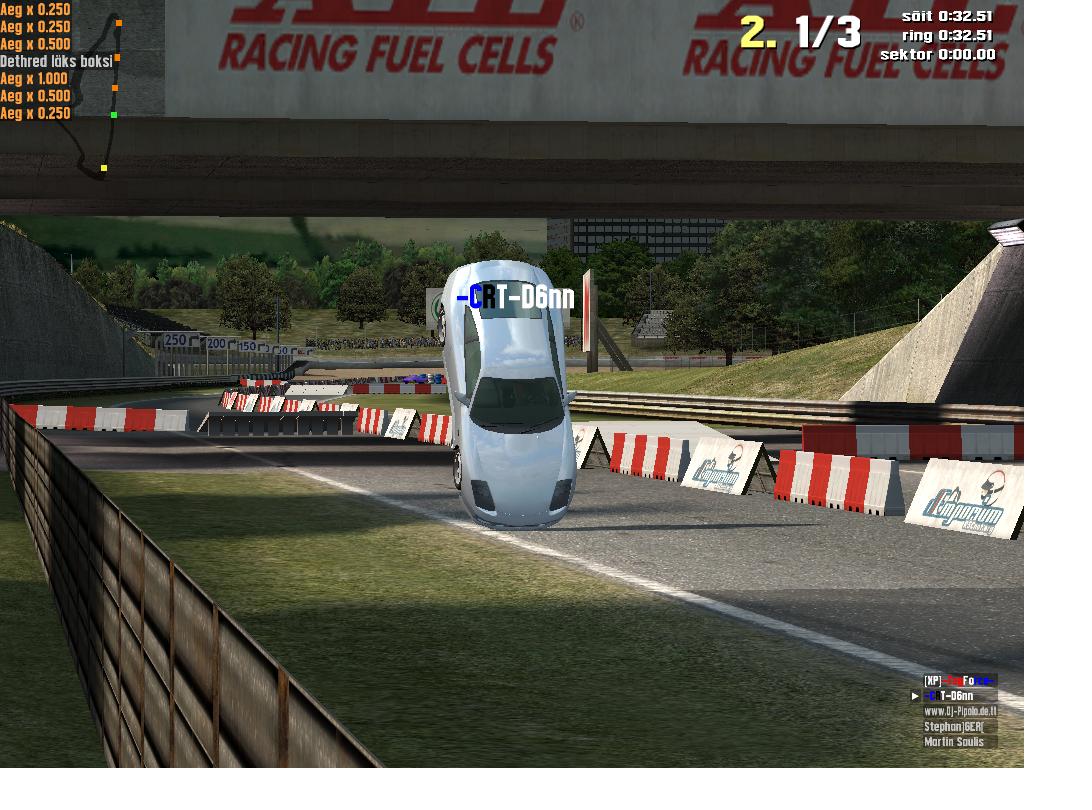1092x810 pixels.
Task: Select the green car marker on the minimap
Action: click(x=114, y=115)
